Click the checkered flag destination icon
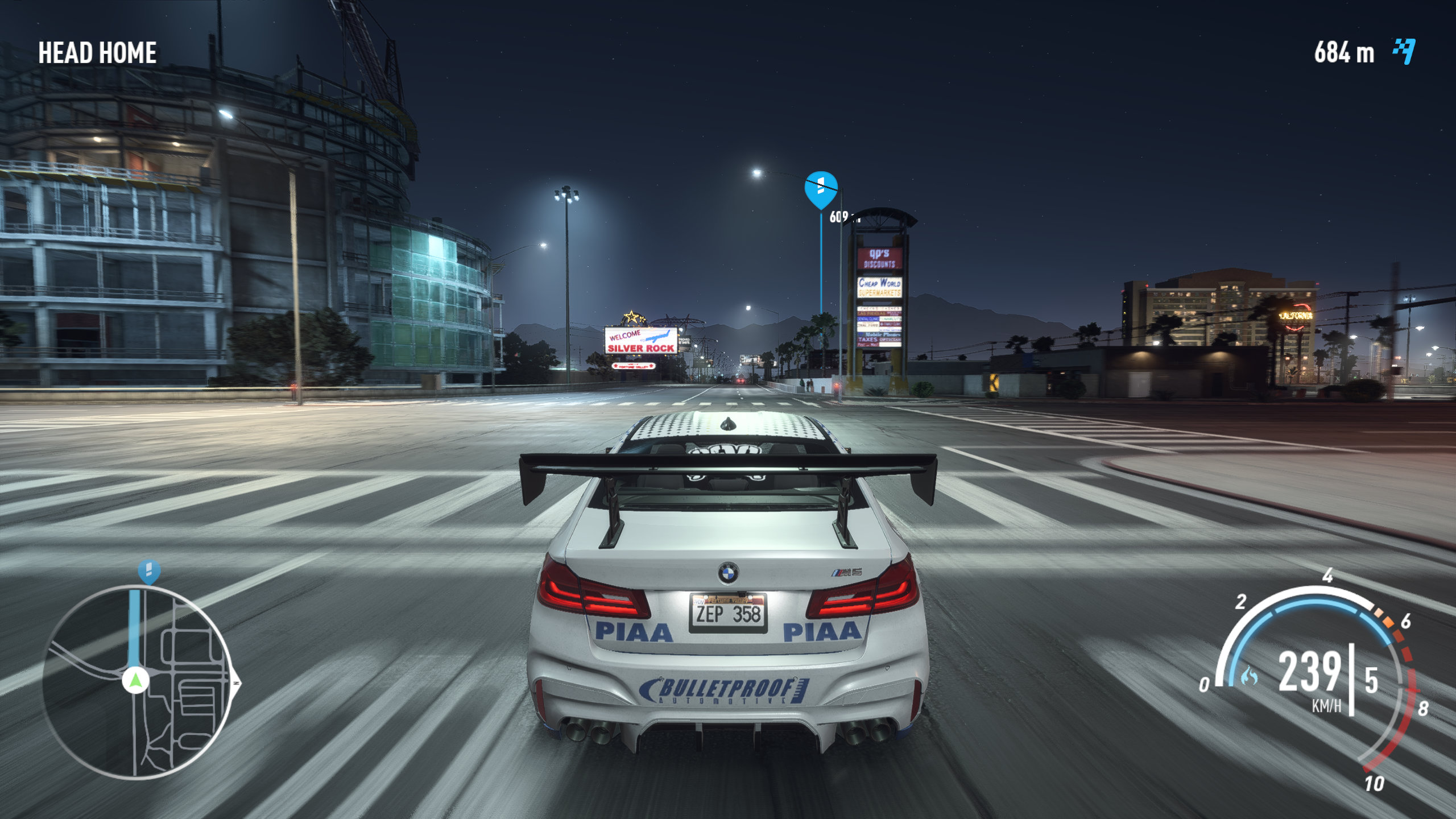The height and width of the screenshot is (819, 1456). tap(1404, 52)
